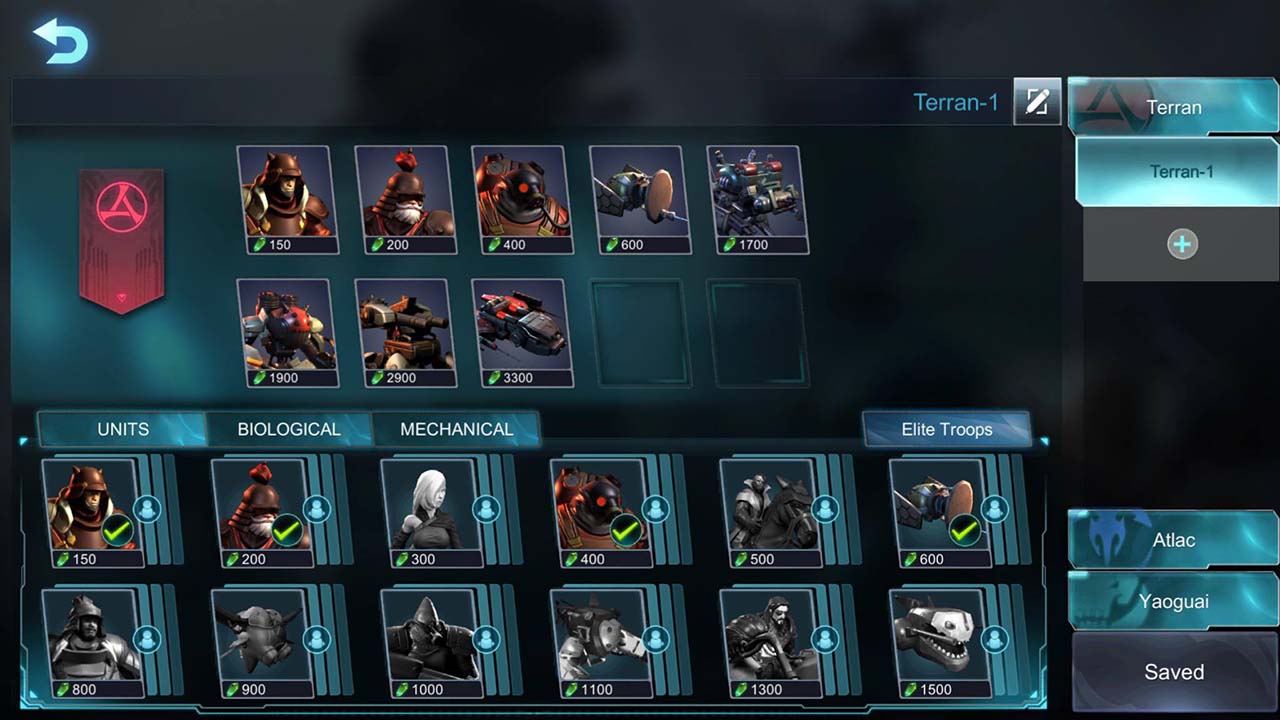Click the Saved button
This screenshot has width=1280, height=720.
pos(1173,672)
